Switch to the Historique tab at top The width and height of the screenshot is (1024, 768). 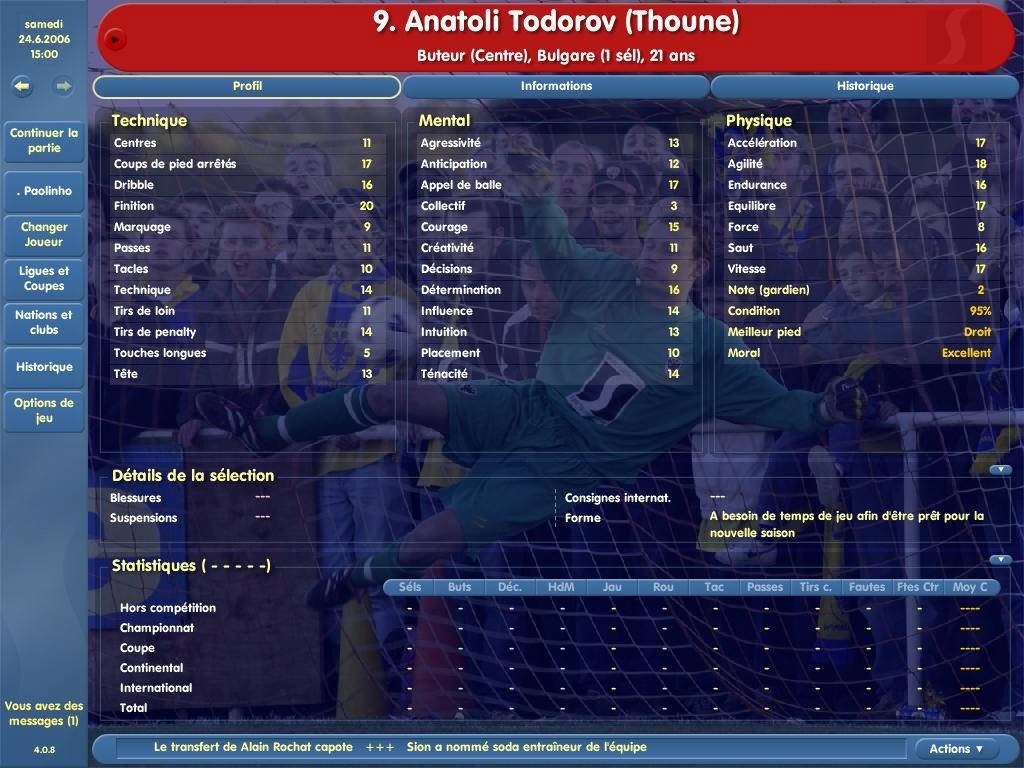[864, 86]
